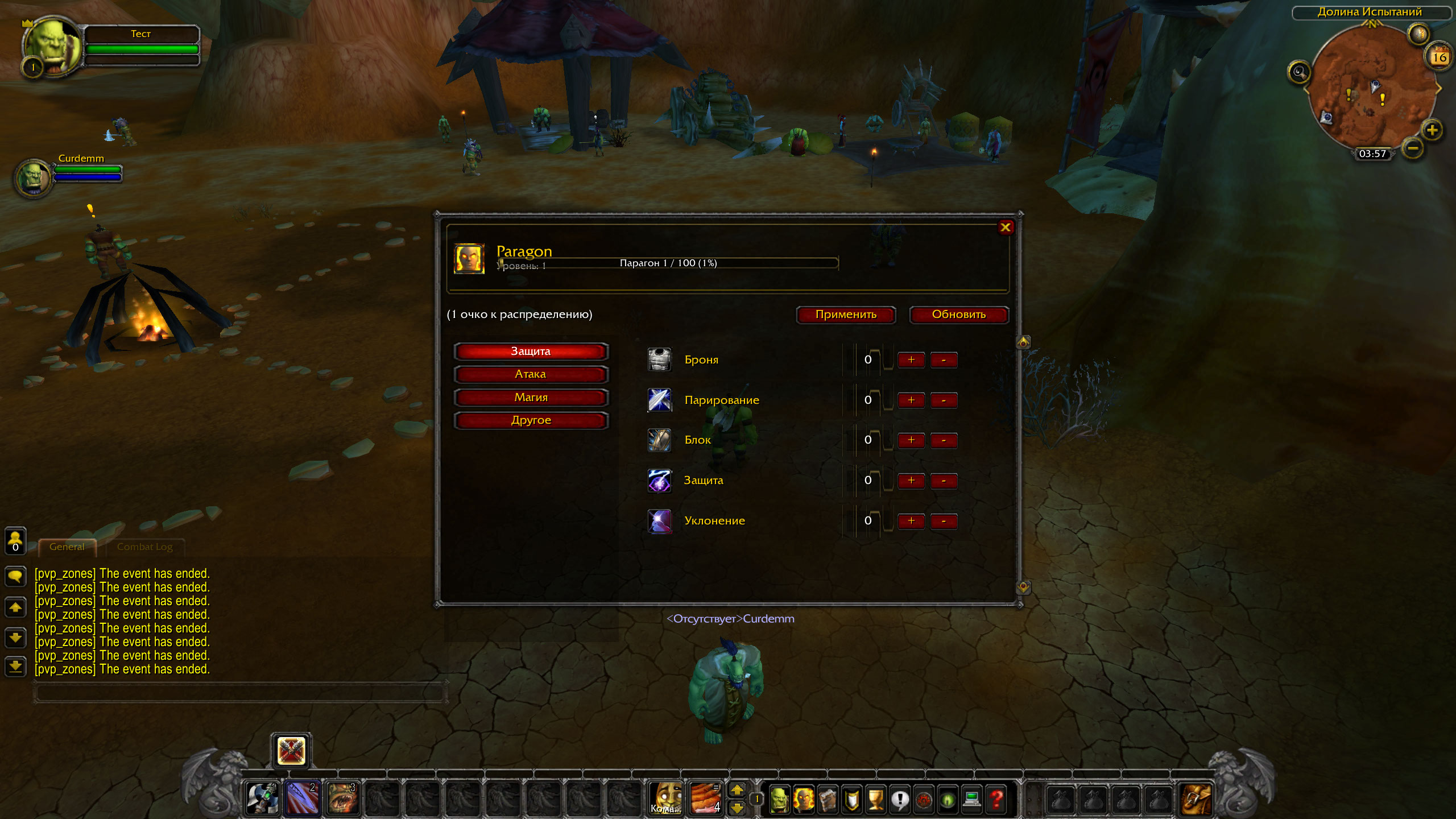Activate the axe attack ability in slot 1
The width and height of the screenshot is (1456, 819).
[x=262, y=798]
